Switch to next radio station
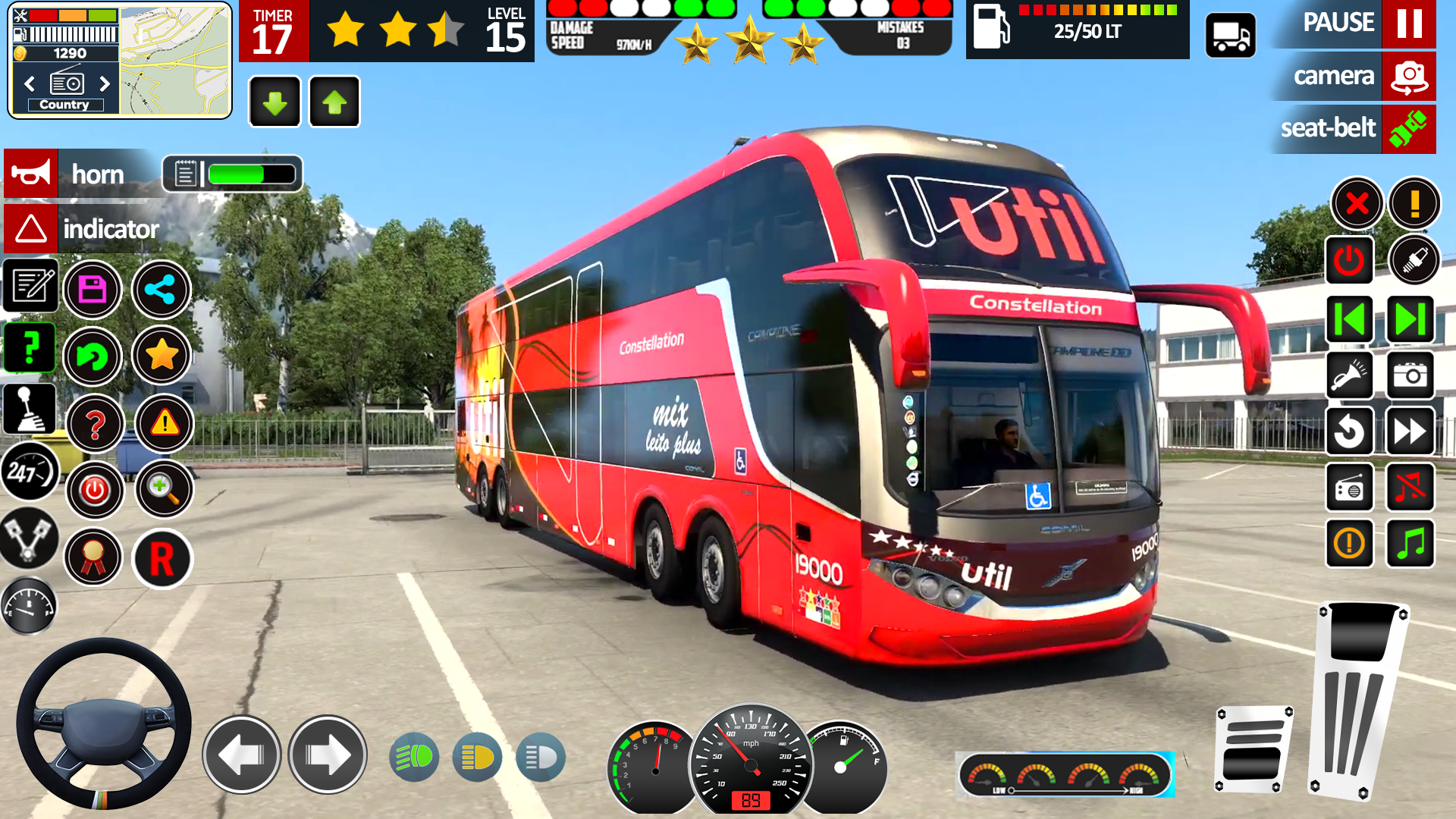Image resolution: width=1456 pixels, height=819 pixels. pyautogui.click(x=105, y=83)
